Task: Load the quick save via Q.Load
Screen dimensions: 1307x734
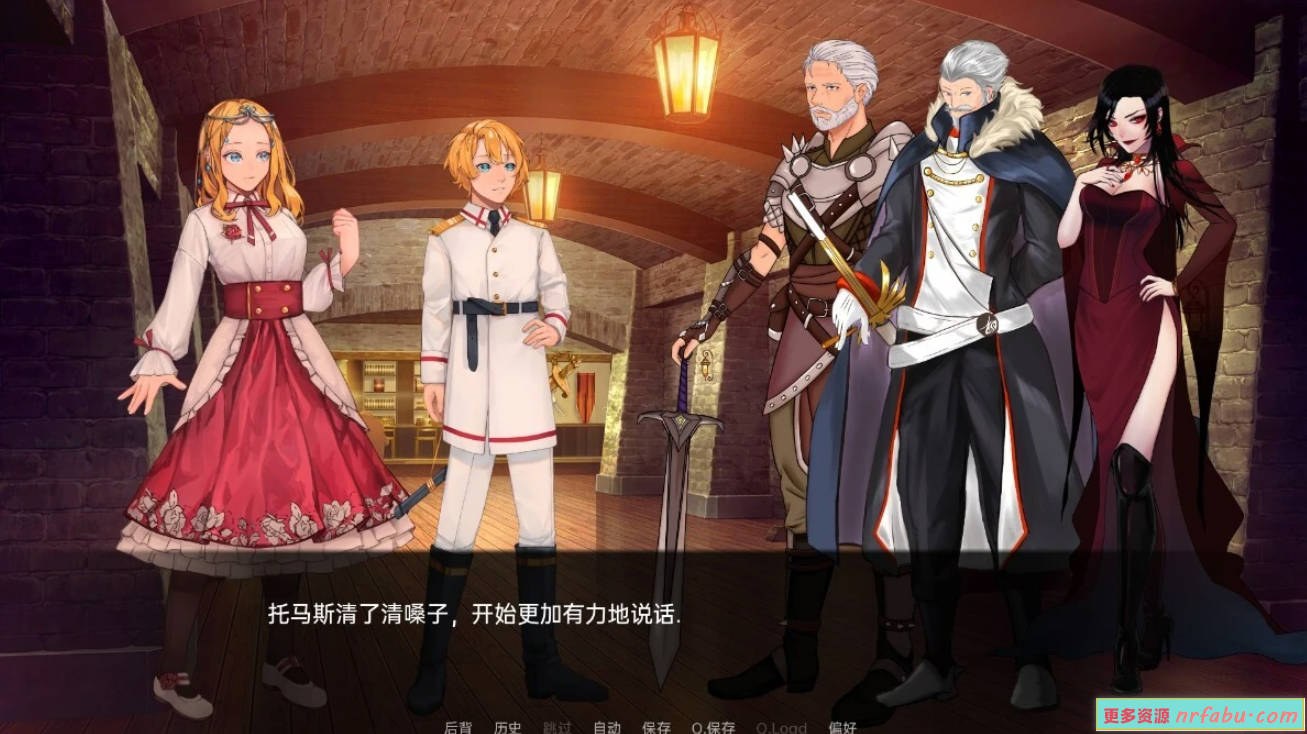Action: (782, 727)
